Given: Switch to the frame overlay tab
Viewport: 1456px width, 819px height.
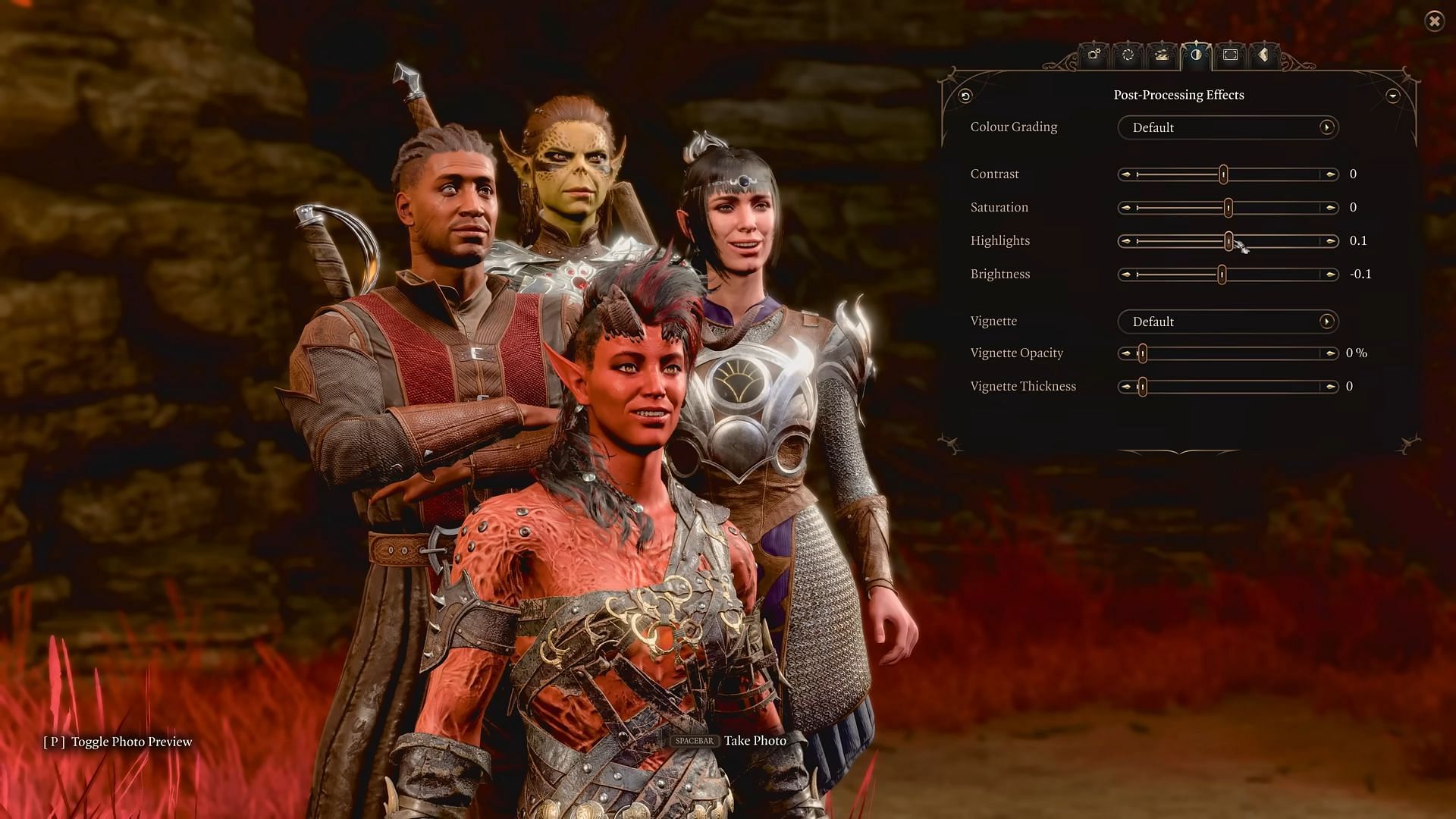Looking at the screenshot, I should pos(1230,55).
